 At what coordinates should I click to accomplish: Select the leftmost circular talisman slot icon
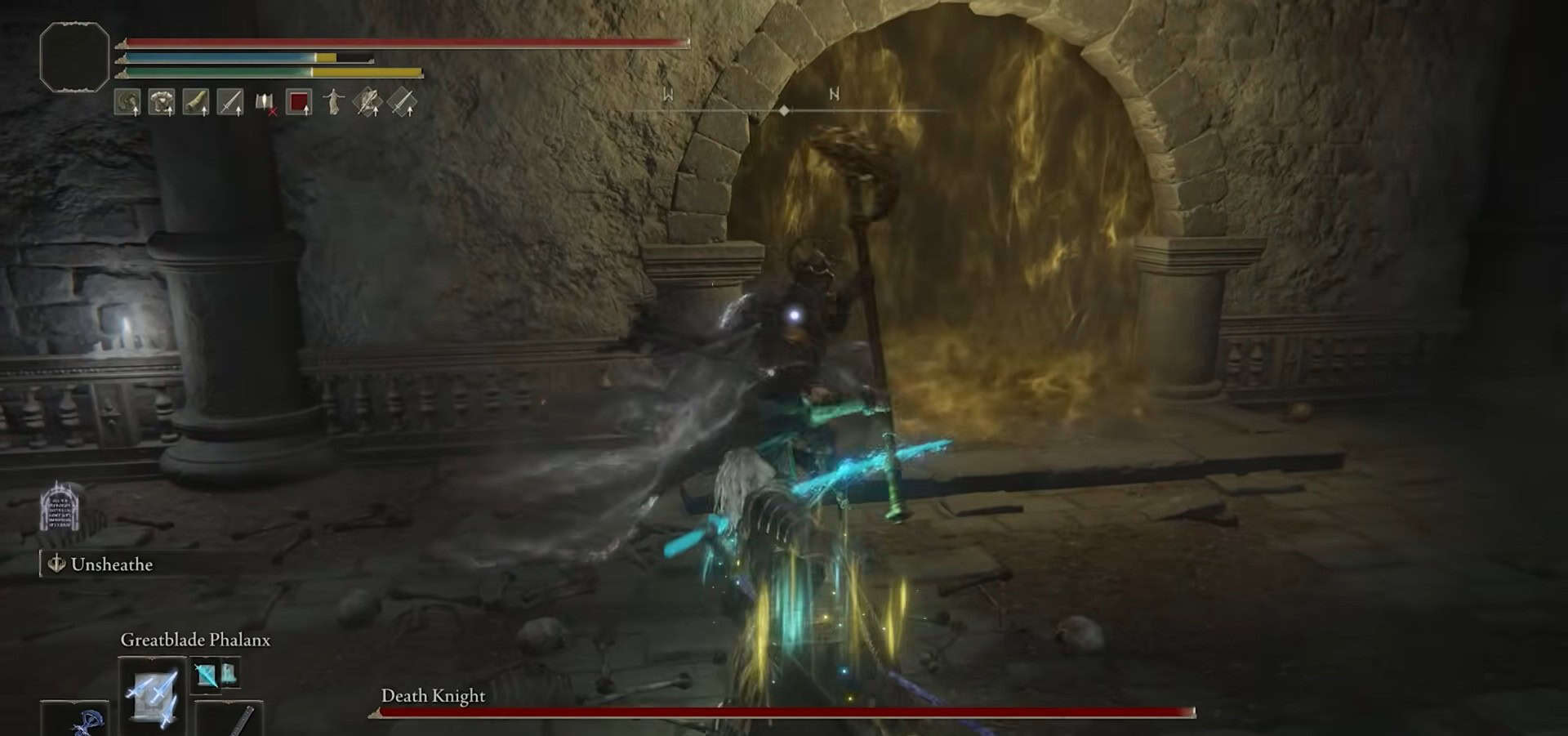[x=129, y=101]
